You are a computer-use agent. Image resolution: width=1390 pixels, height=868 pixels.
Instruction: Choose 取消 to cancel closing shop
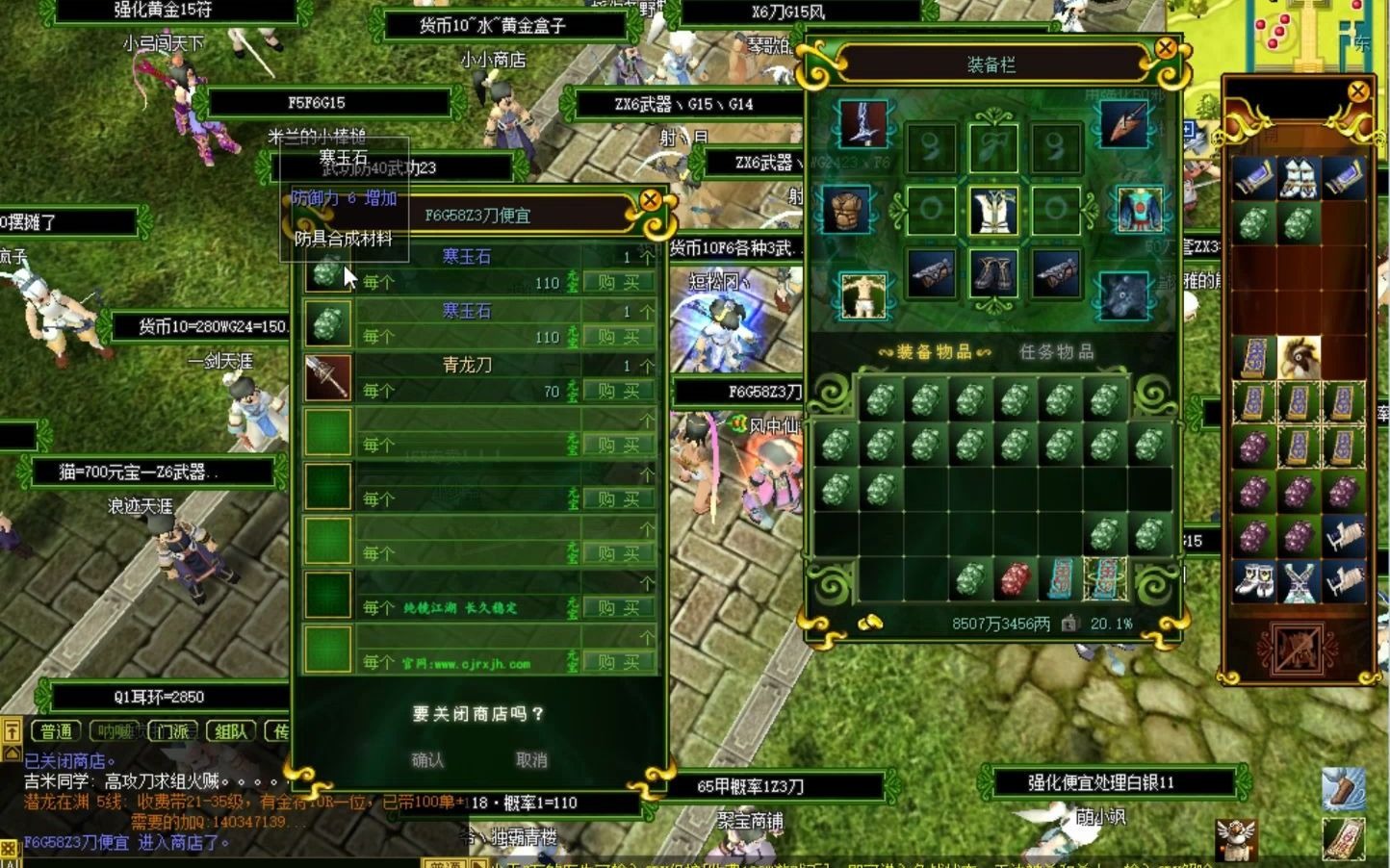click(531, 760)
